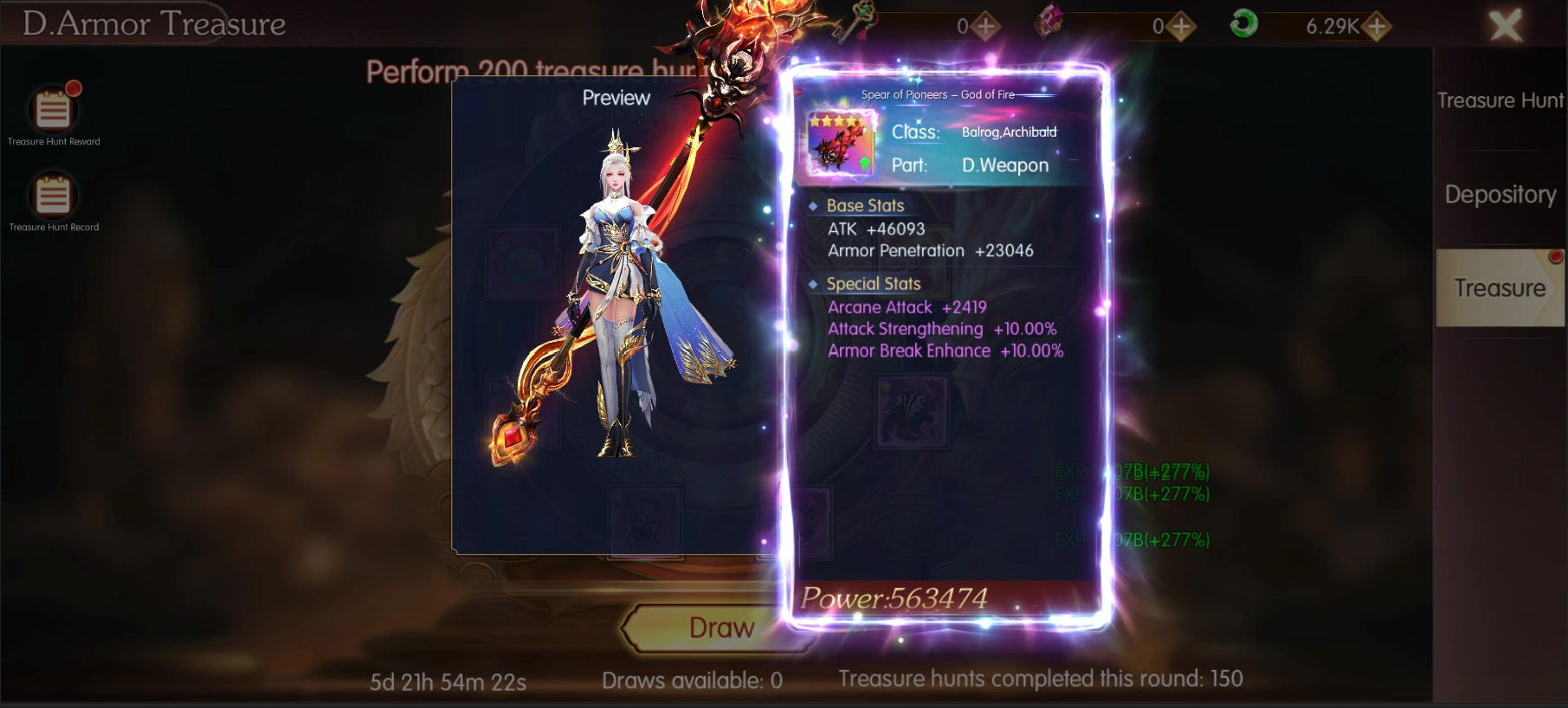
Task: Switch to the Depository tab
Action: click(x=1500, y=195)
